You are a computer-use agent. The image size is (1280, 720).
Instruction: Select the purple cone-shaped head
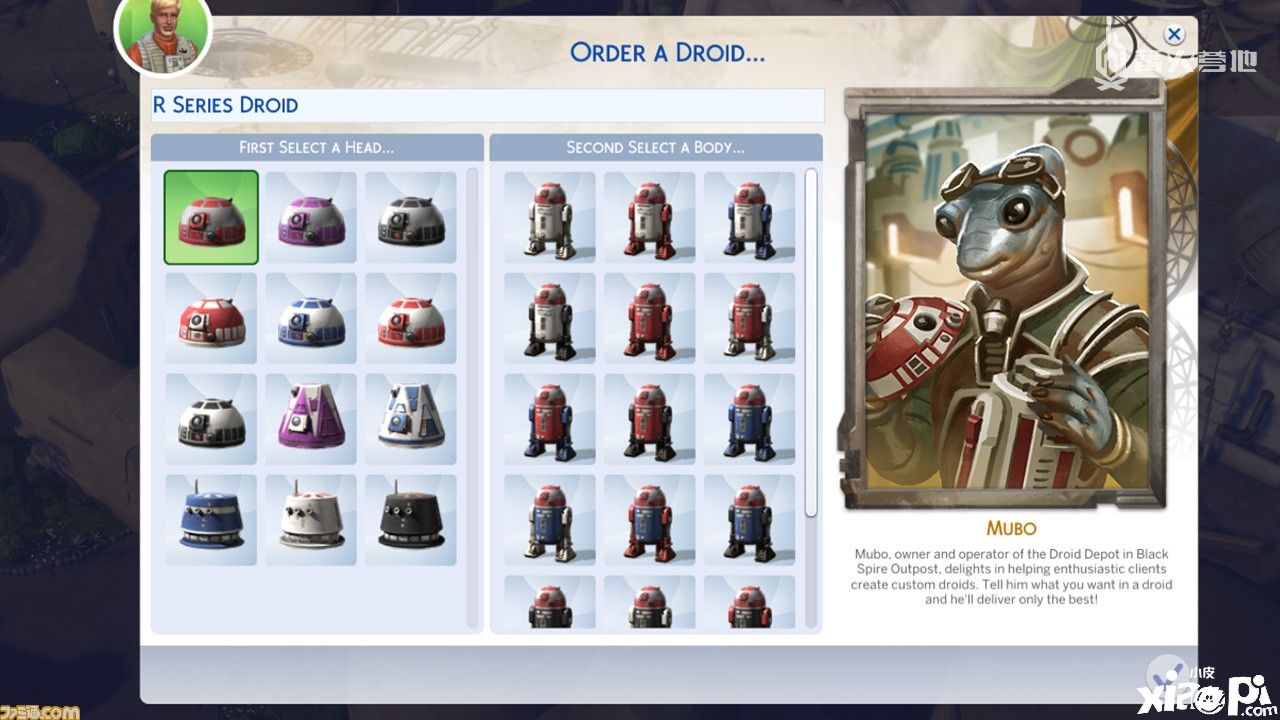coord(311,419)
